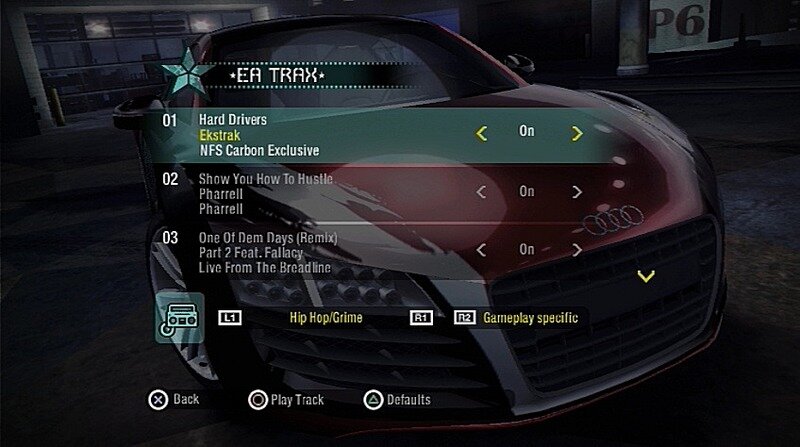Click right arrow on One Of Dem Days row

coord(577,250)
